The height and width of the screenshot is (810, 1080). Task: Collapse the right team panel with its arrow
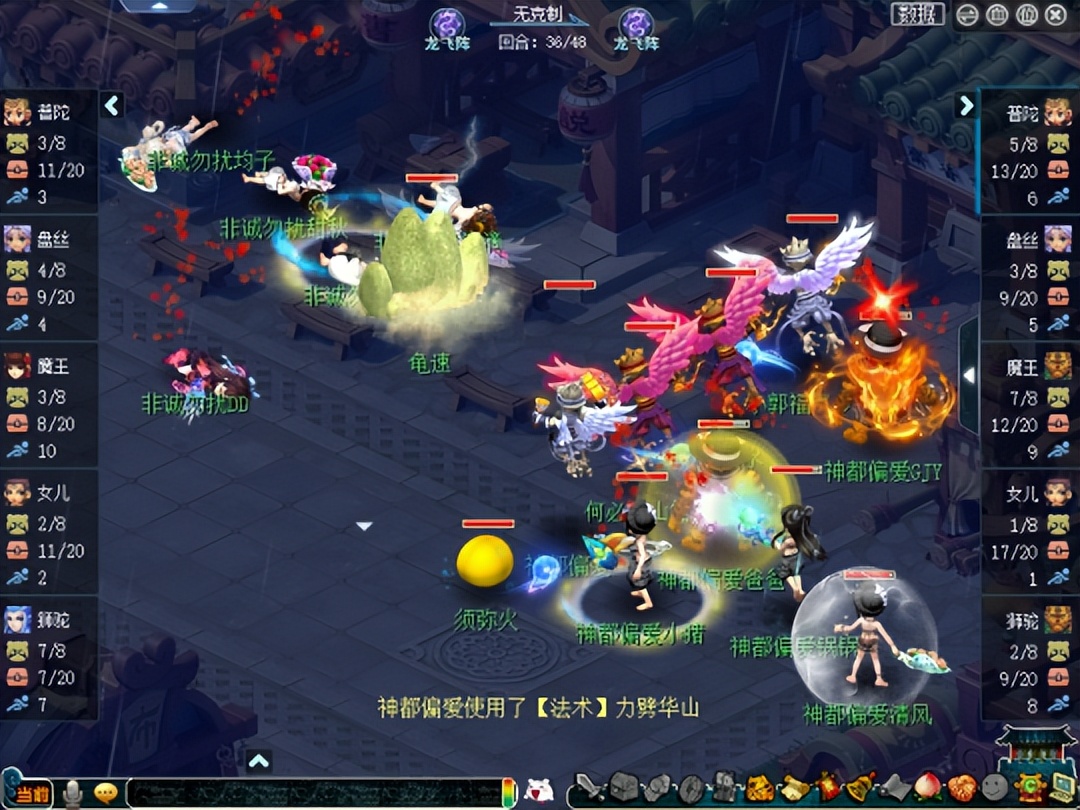pos(966,105)
